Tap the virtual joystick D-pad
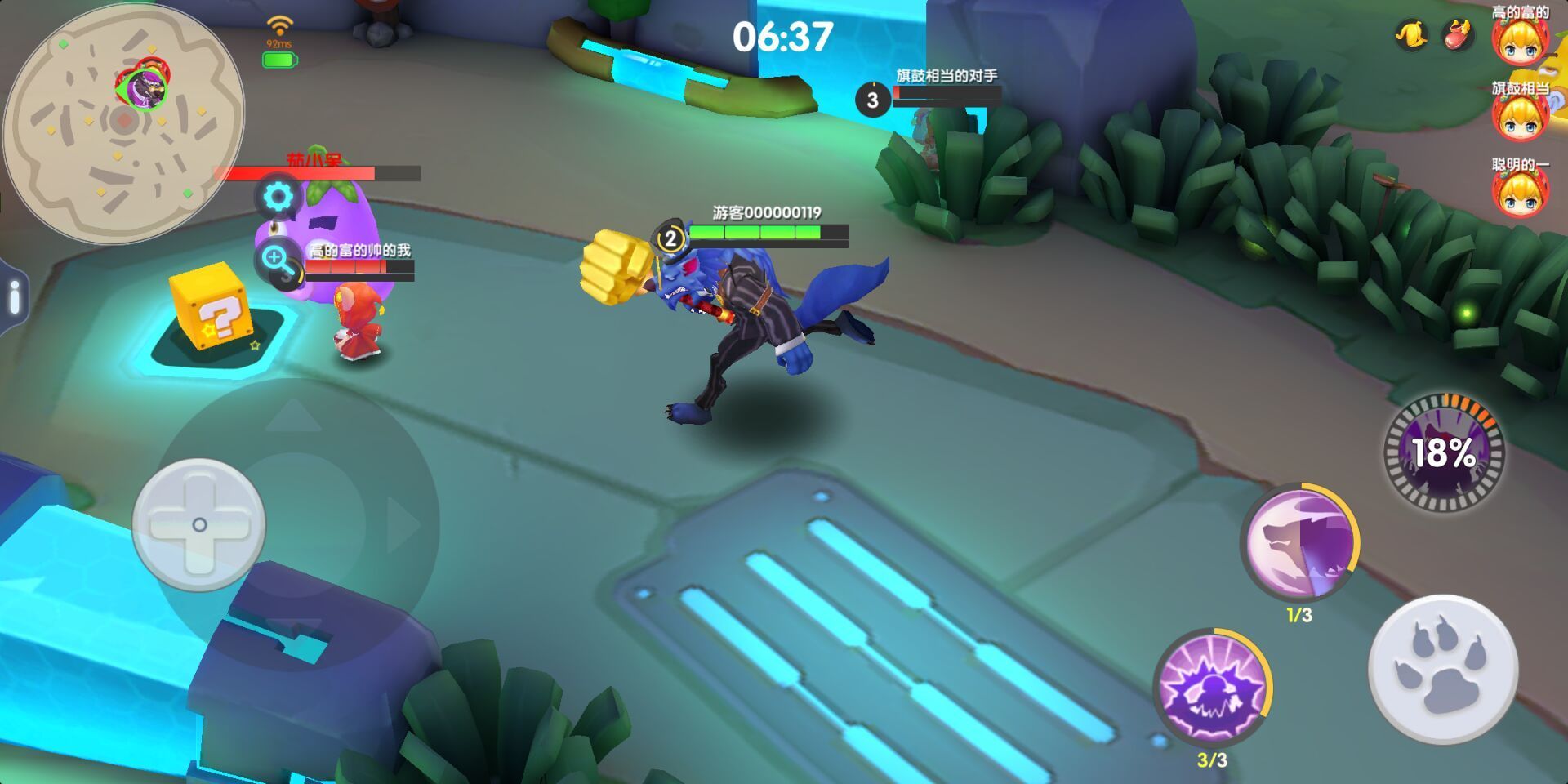This screenshot has height=784, width=1568. (199, 524)
